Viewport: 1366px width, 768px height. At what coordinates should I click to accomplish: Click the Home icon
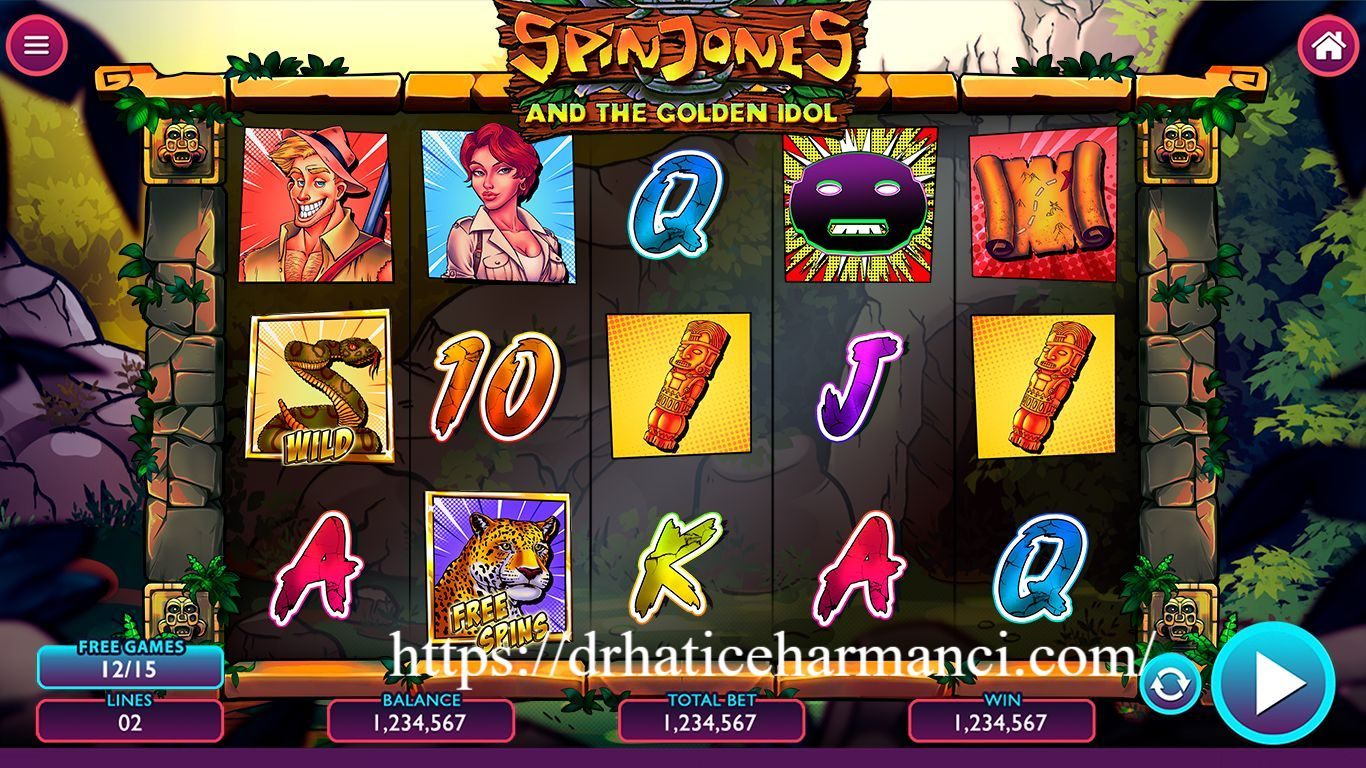tap(1330, 44)
